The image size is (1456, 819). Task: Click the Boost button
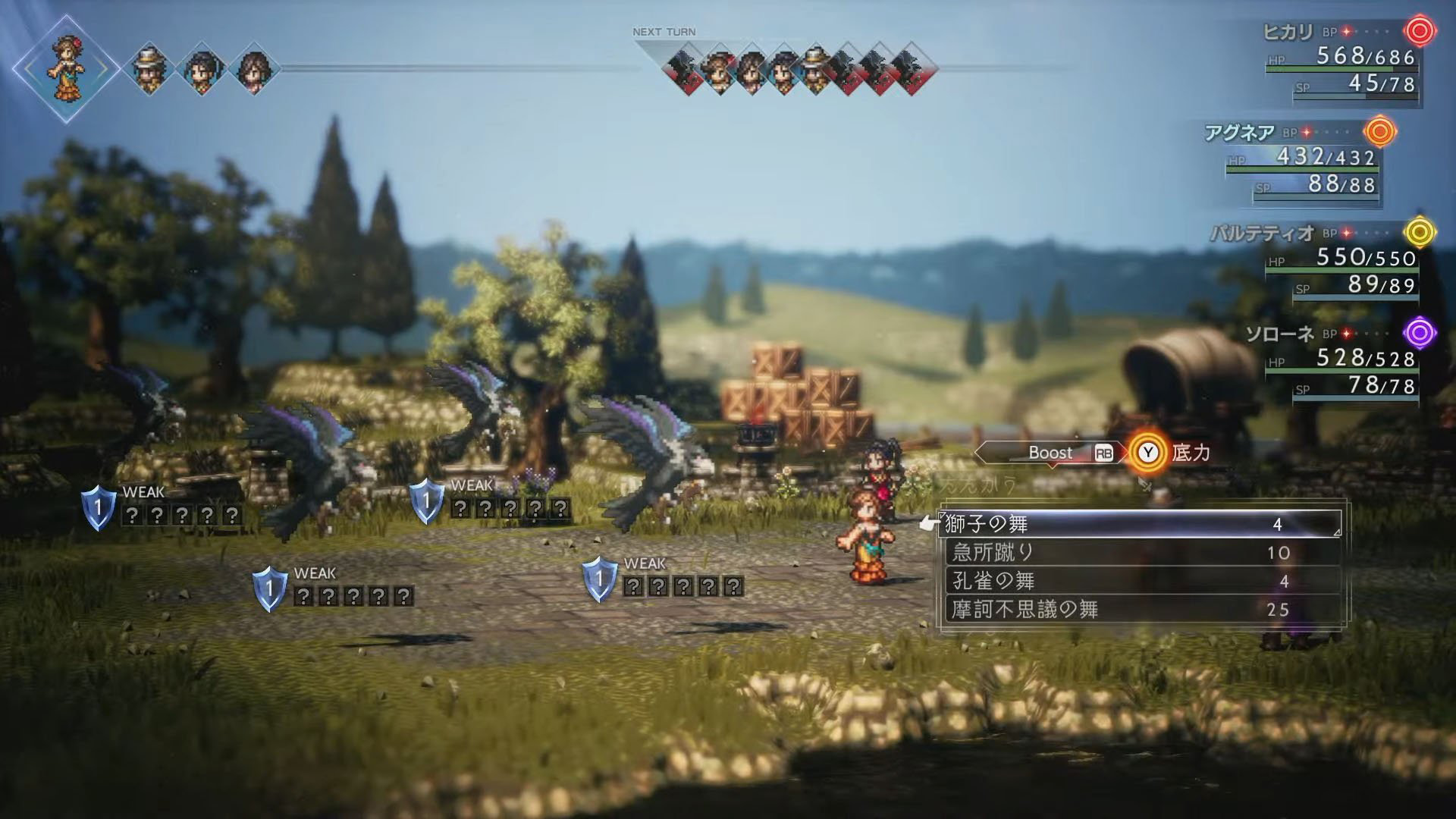point(1051,453)
